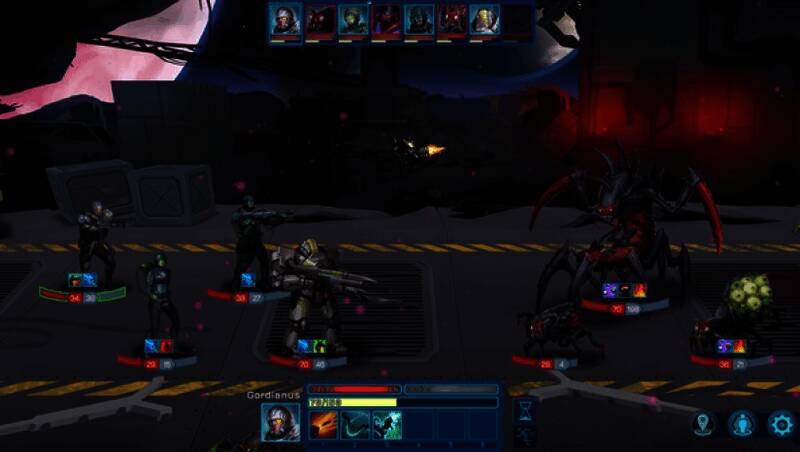The width and height of the screenshot is (800, 452).
Task: Click the hourglass wait turn button
Action: (524, 410)
